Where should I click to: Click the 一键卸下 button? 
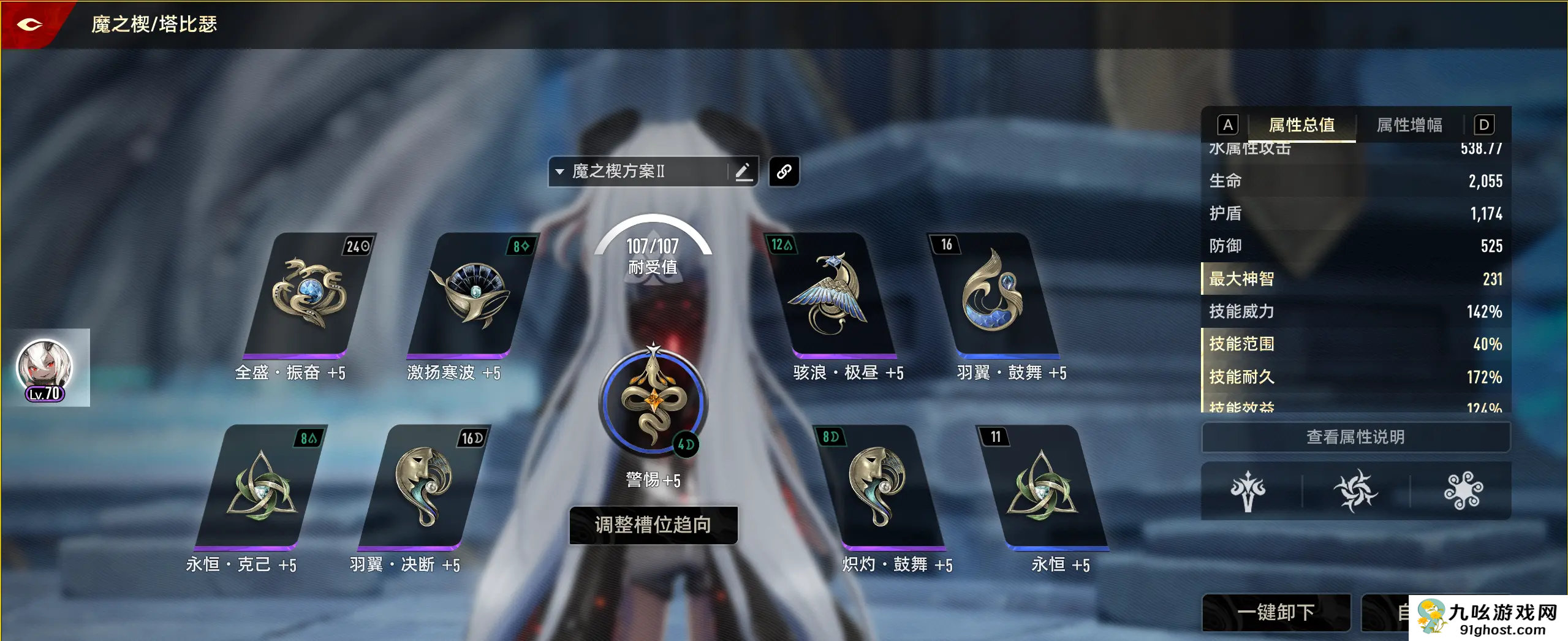(1276, 612)
